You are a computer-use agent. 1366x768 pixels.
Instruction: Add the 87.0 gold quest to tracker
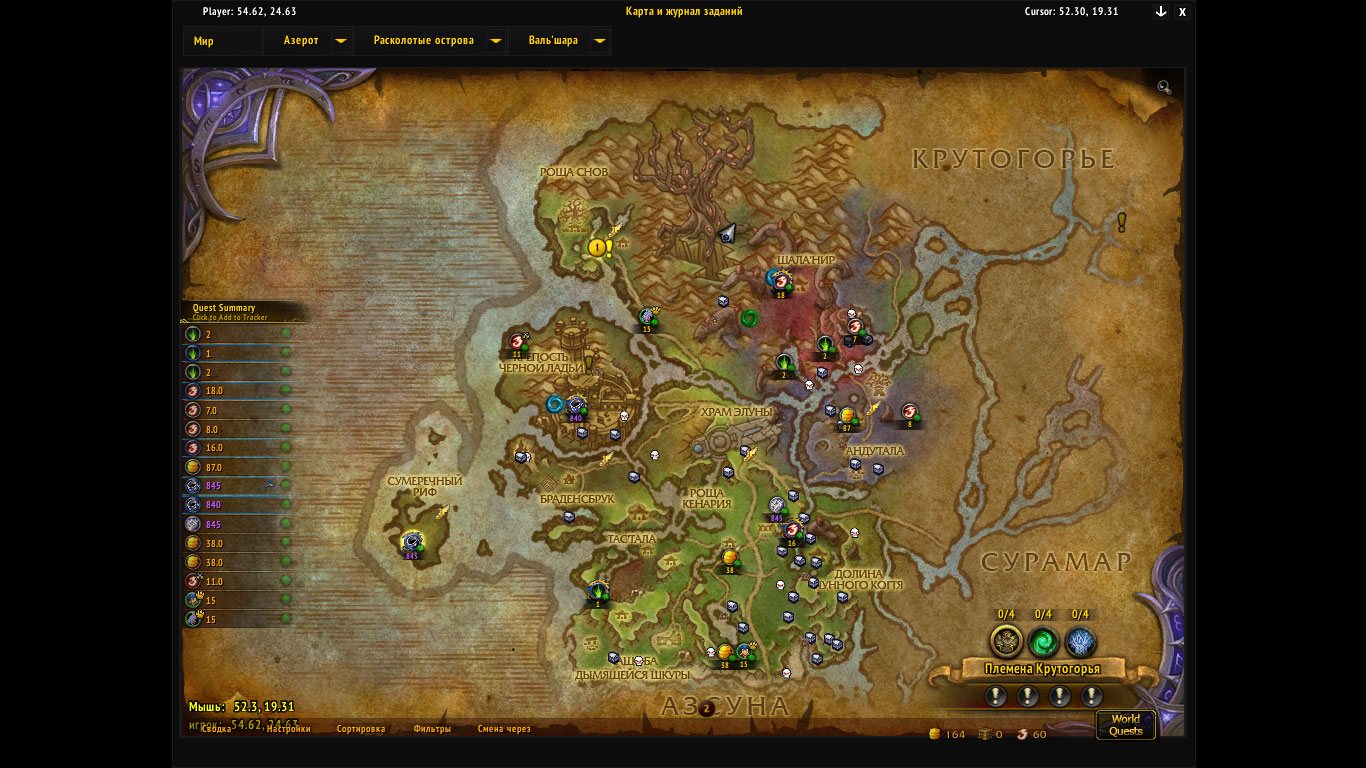[x=237, y=467]
